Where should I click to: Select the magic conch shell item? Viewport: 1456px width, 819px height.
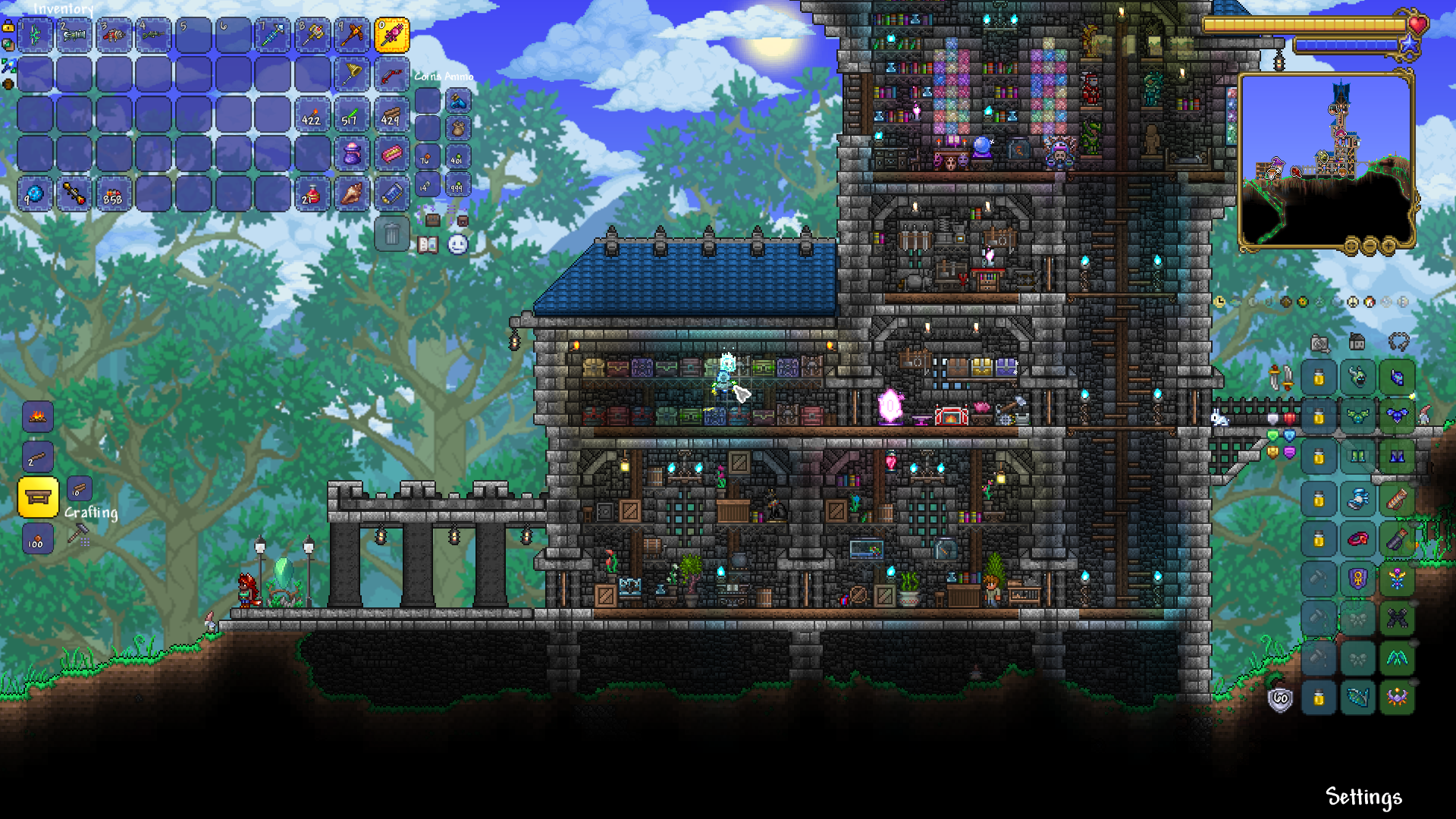[352, 195]
